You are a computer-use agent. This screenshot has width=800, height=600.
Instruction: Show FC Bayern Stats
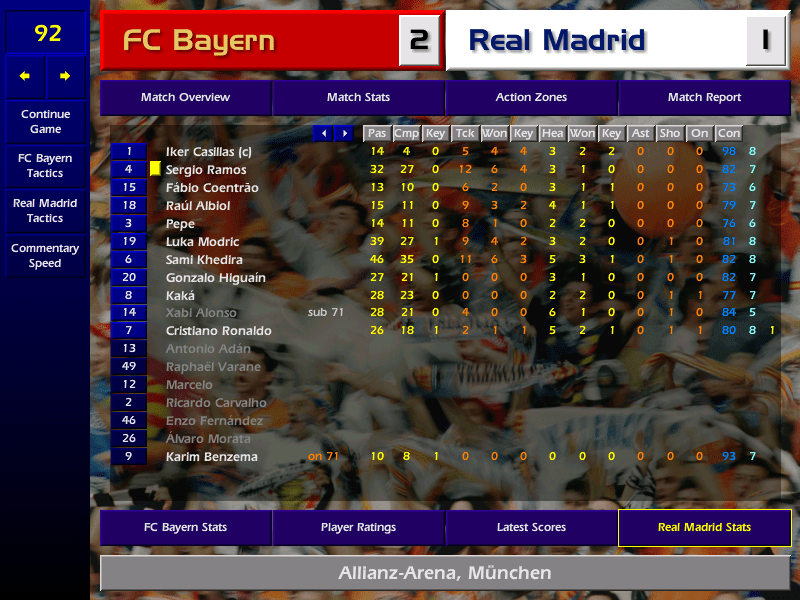pos(185,527)
